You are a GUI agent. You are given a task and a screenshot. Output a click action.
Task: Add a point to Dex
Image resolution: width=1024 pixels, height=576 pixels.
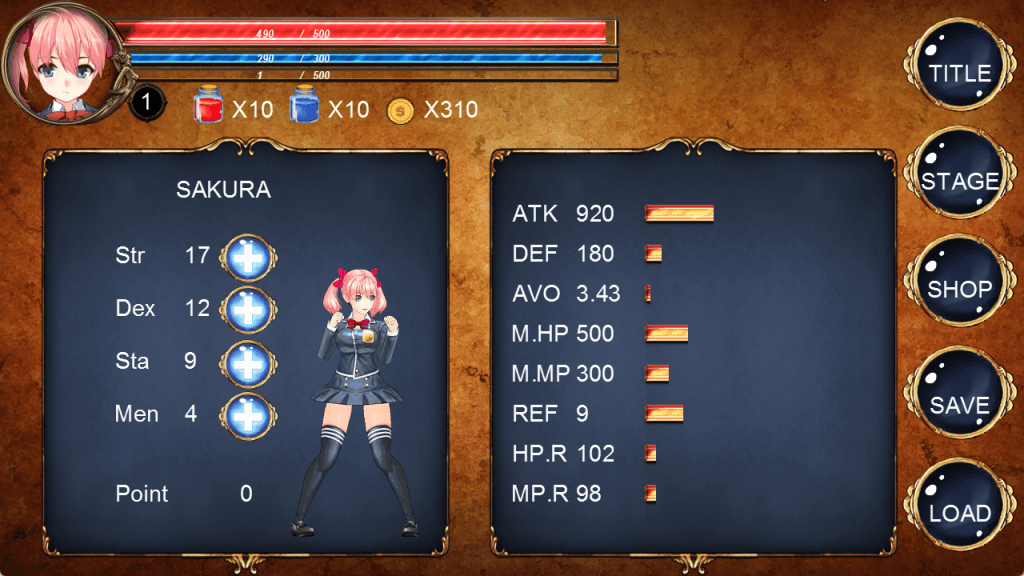[248, 309]
